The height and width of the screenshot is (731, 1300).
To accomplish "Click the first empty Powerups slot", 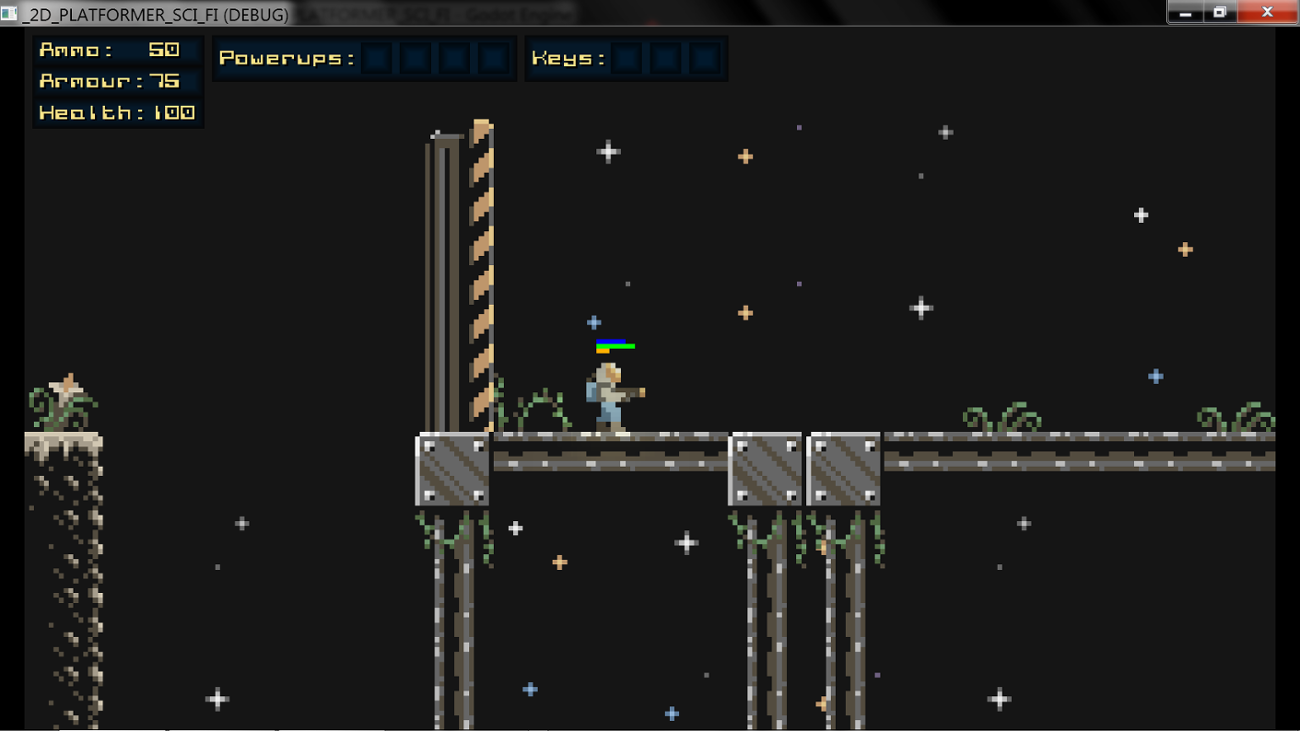I will point(375,58).
